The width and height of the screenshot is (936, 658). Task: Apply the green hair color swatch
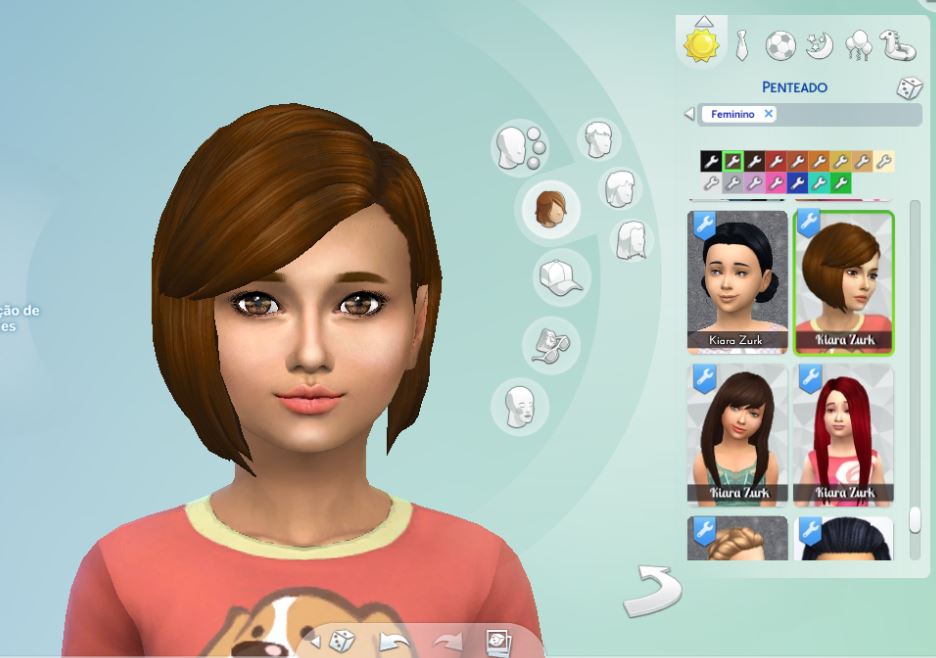[841, 183]
